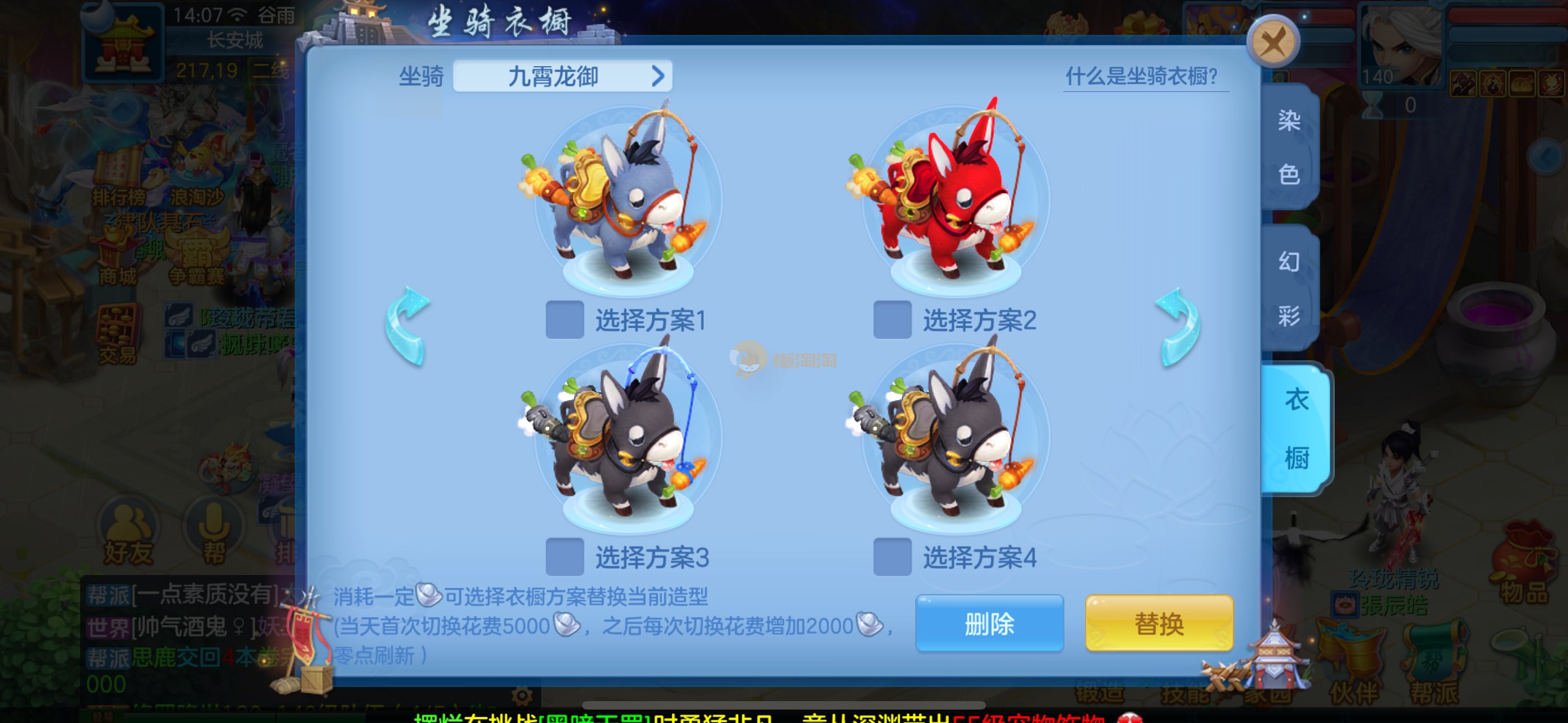Switch to the 幻彩 tab

(1289, 288)
